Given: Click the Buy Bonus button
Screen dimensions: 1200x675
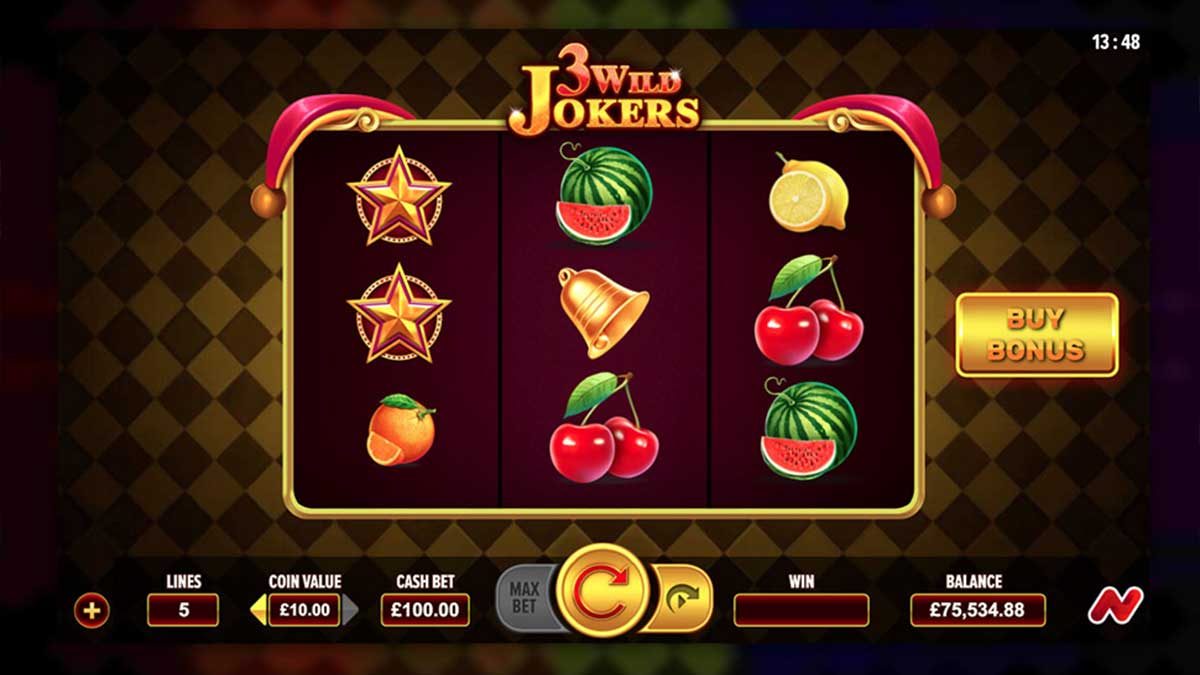Looking at the screenshot, I should coord(1036,335).
